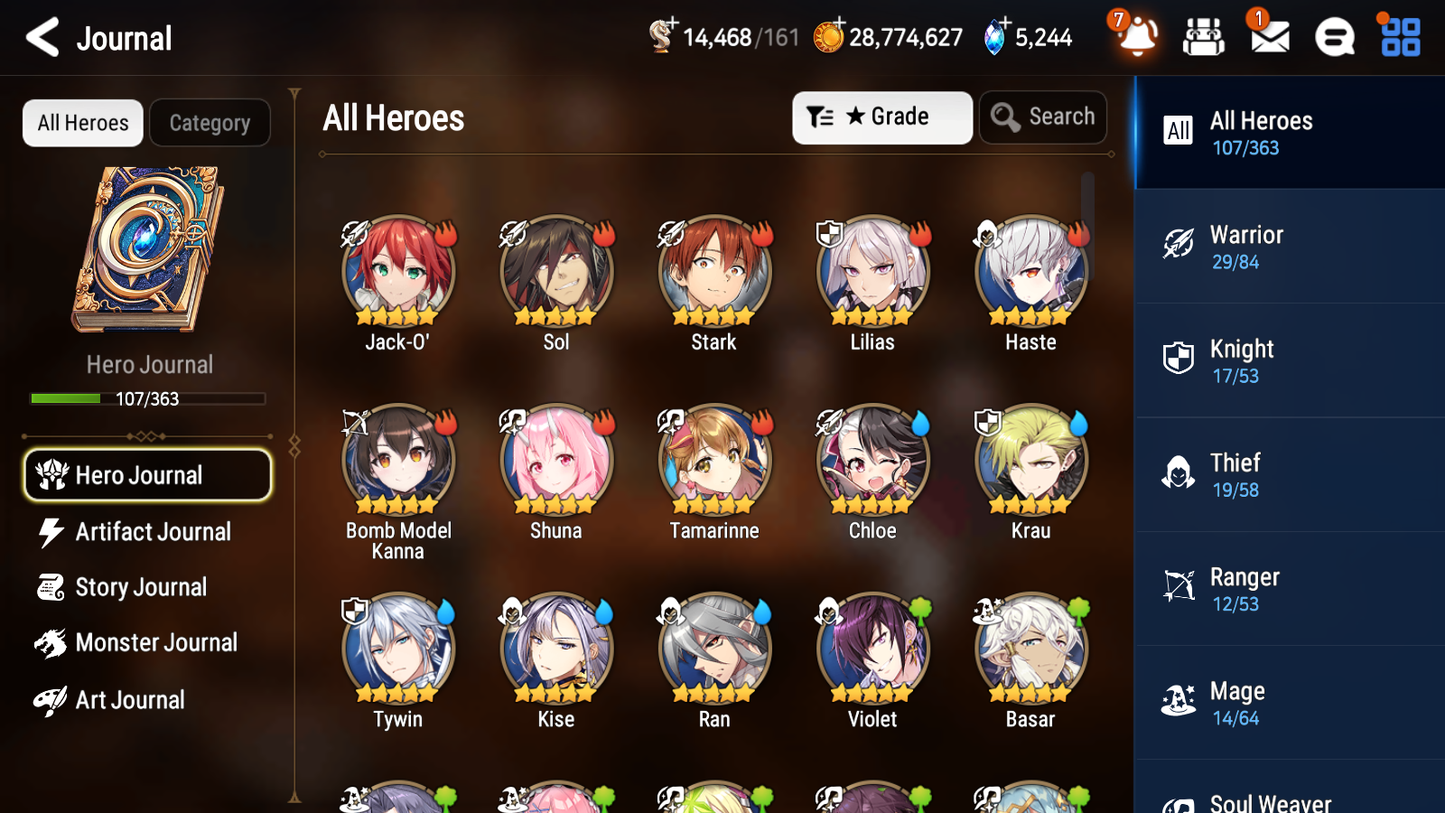The image size is (1445, 813).
Task: Open the chat speech bubble icon
Action: click(x=1334, y=36)
